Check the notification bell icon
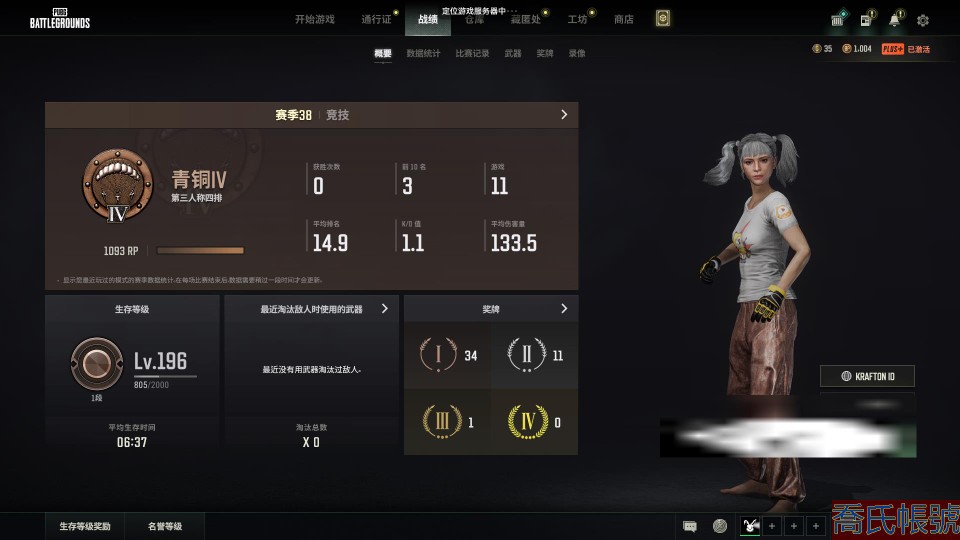The height and width of the screenshot is (540, 960). point(894,20)
